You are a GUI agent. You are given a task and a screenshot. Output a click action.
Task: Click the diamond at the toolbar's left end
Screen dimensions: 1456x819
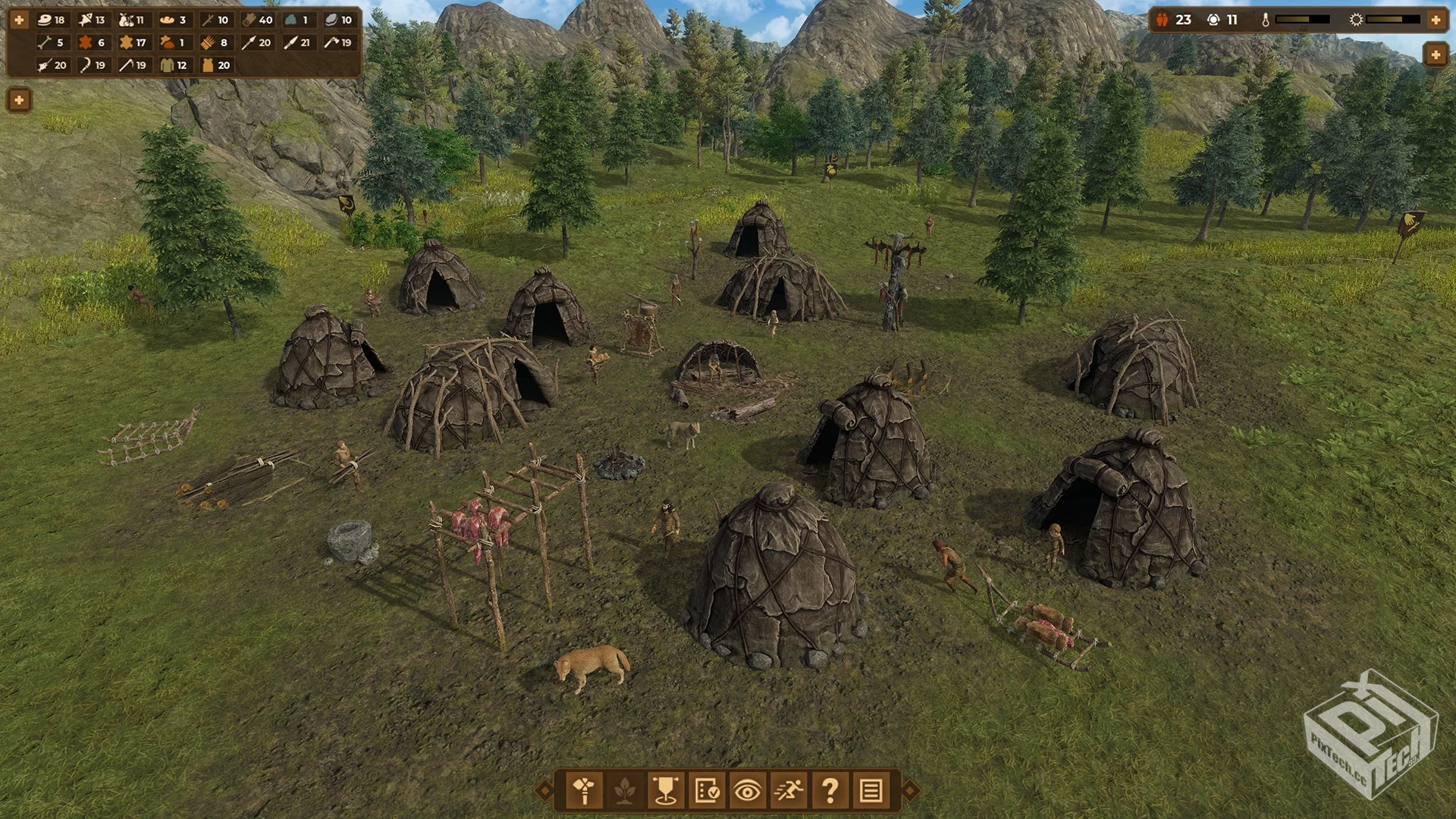pos(544,791)
